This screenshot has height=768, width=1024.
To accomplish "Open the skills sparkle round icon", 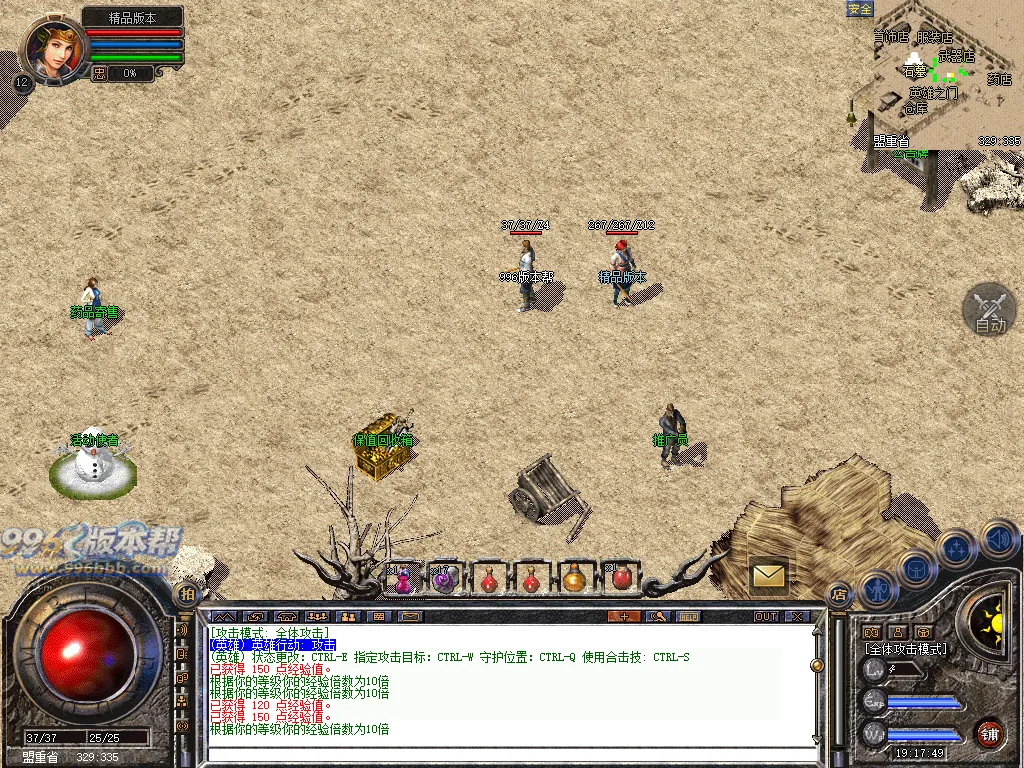I will (957, 548).
